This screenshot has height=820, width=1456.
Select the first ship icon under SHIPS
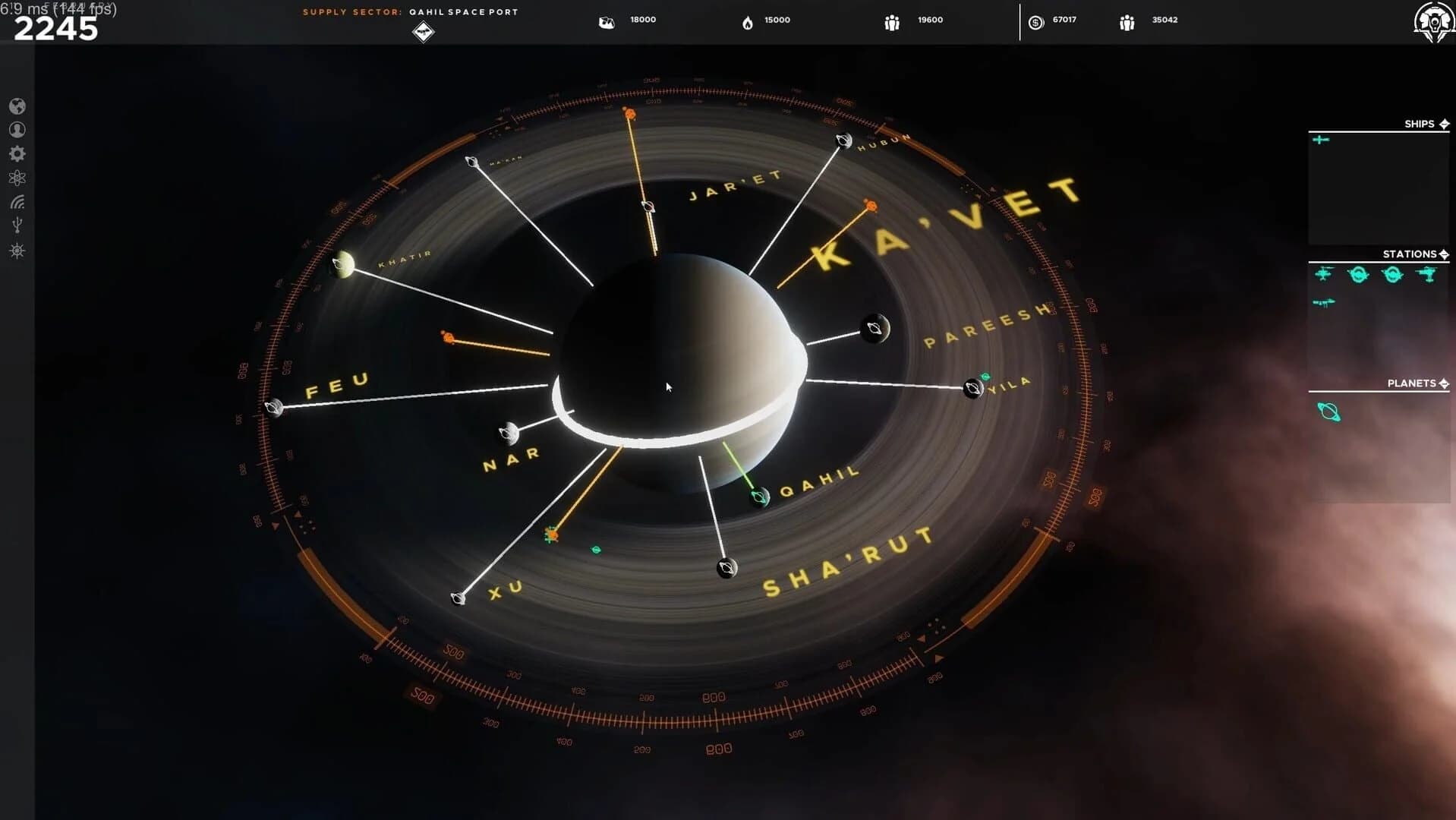pos(1319,140)
